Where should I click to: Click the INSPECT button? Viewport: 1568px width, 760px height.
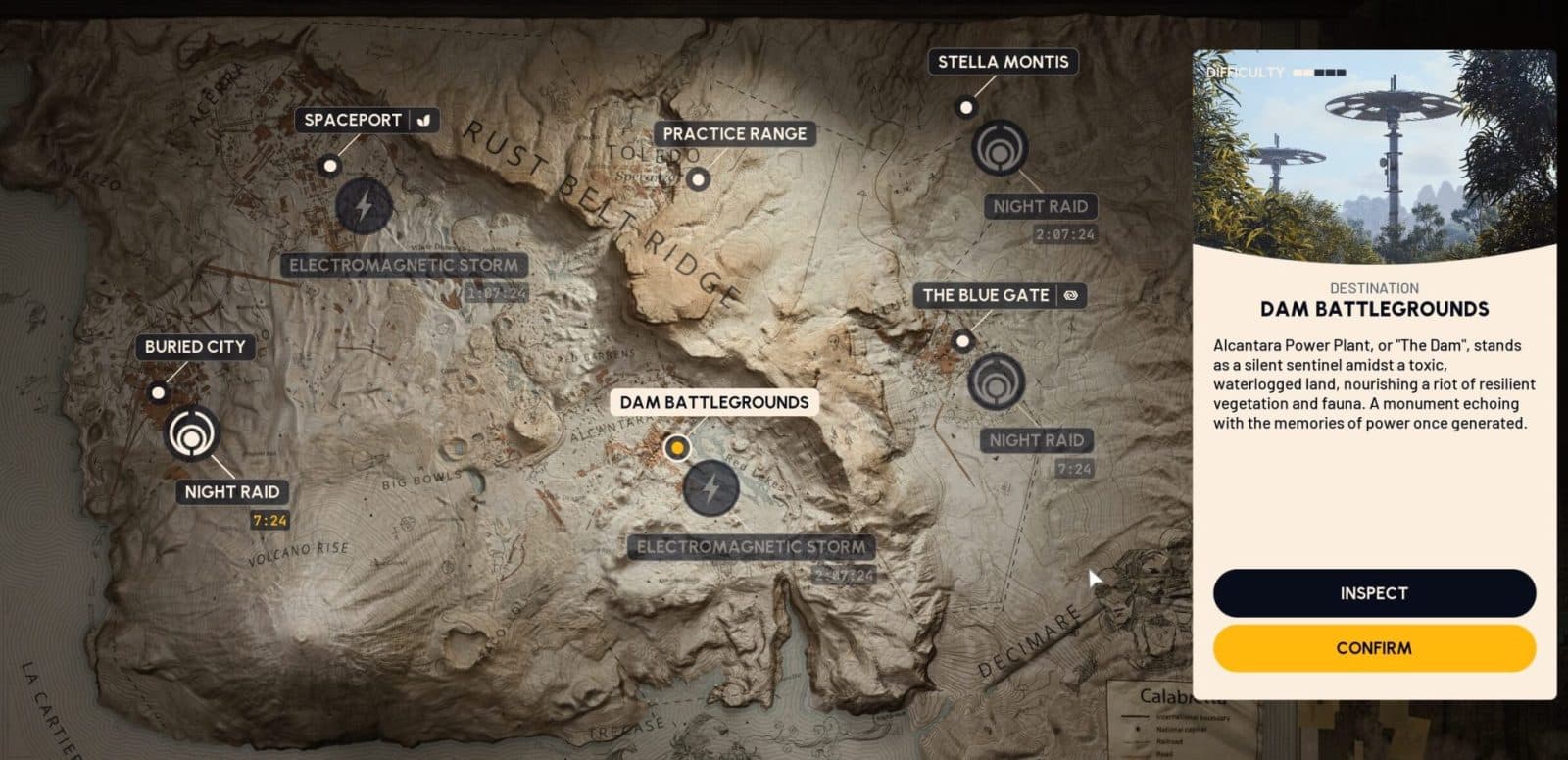pyautogui.click(x=1374, y=592)
